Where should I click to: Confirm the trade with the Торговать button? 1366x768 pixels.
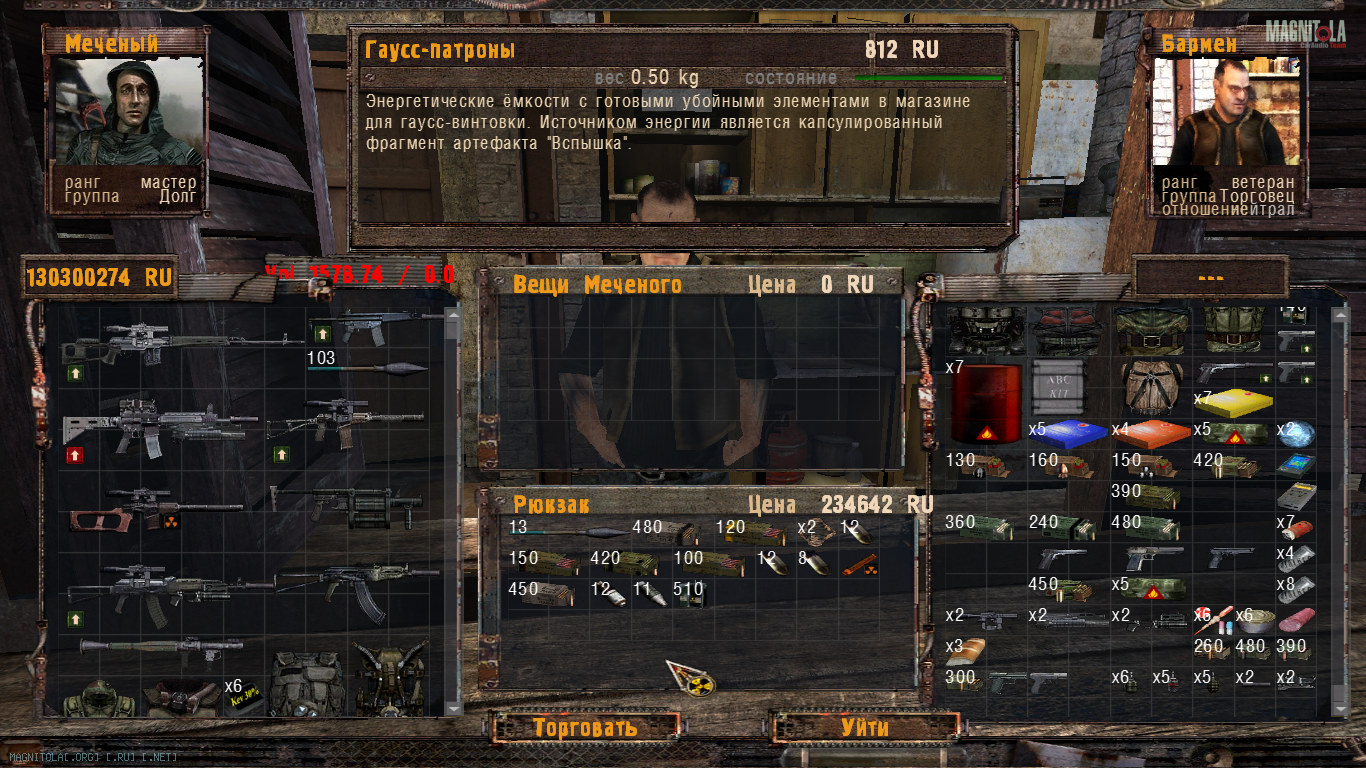pos(584,727)
